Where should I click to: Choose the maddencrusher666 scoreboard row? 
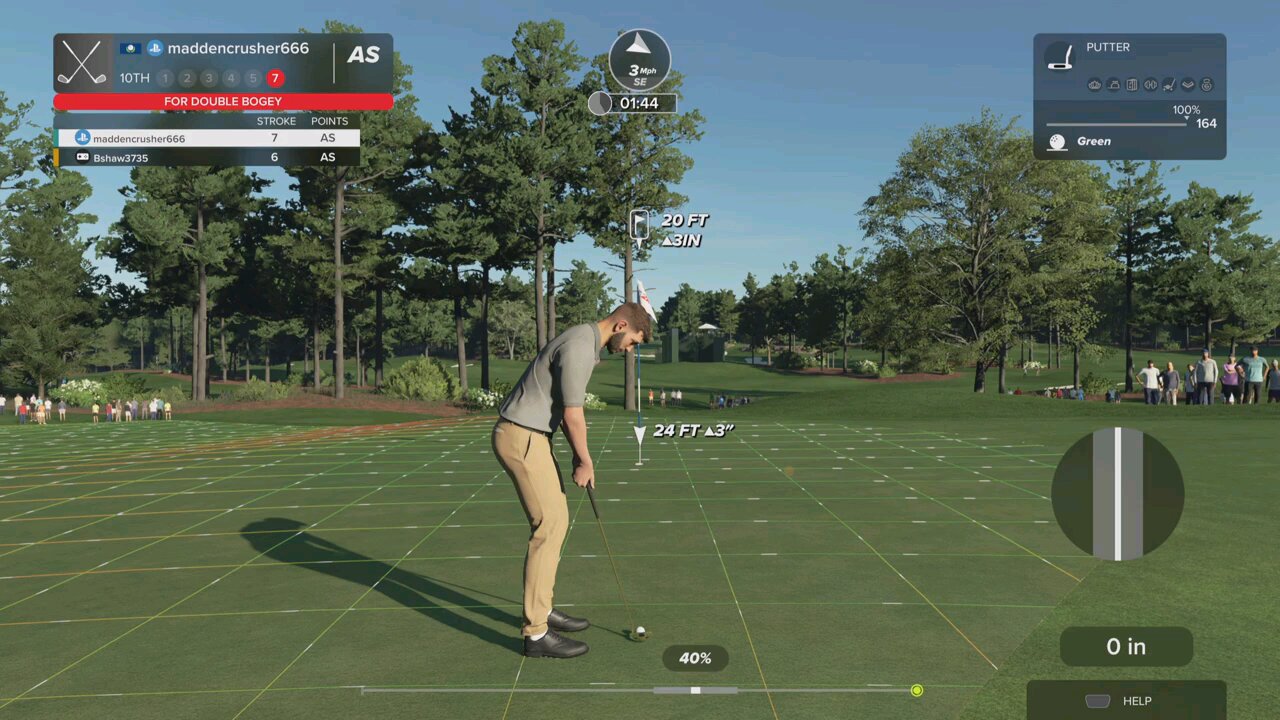[208, 138]
